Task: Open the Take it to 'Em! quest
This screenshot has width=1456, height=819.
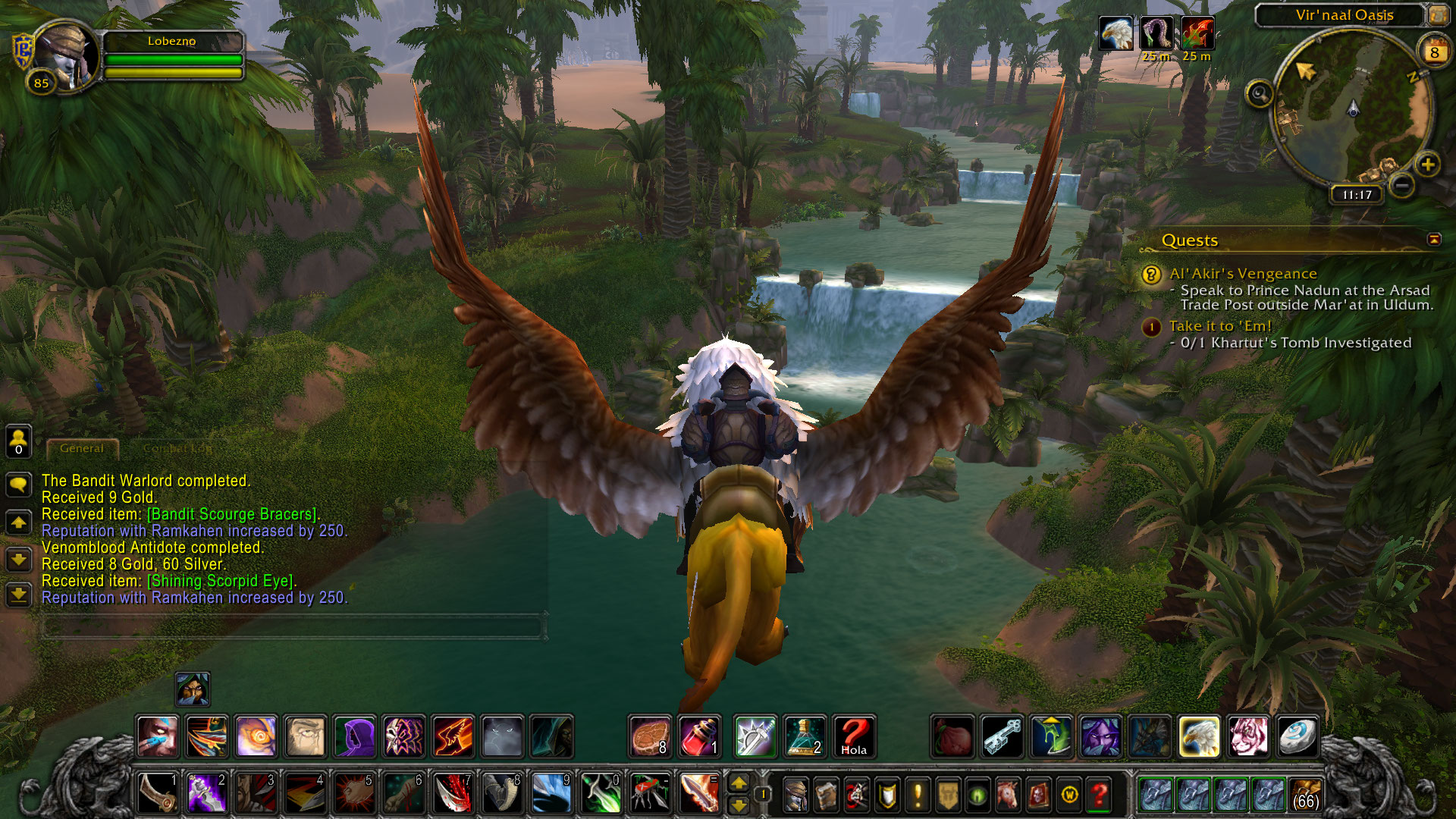Action: click(1220, 326)
